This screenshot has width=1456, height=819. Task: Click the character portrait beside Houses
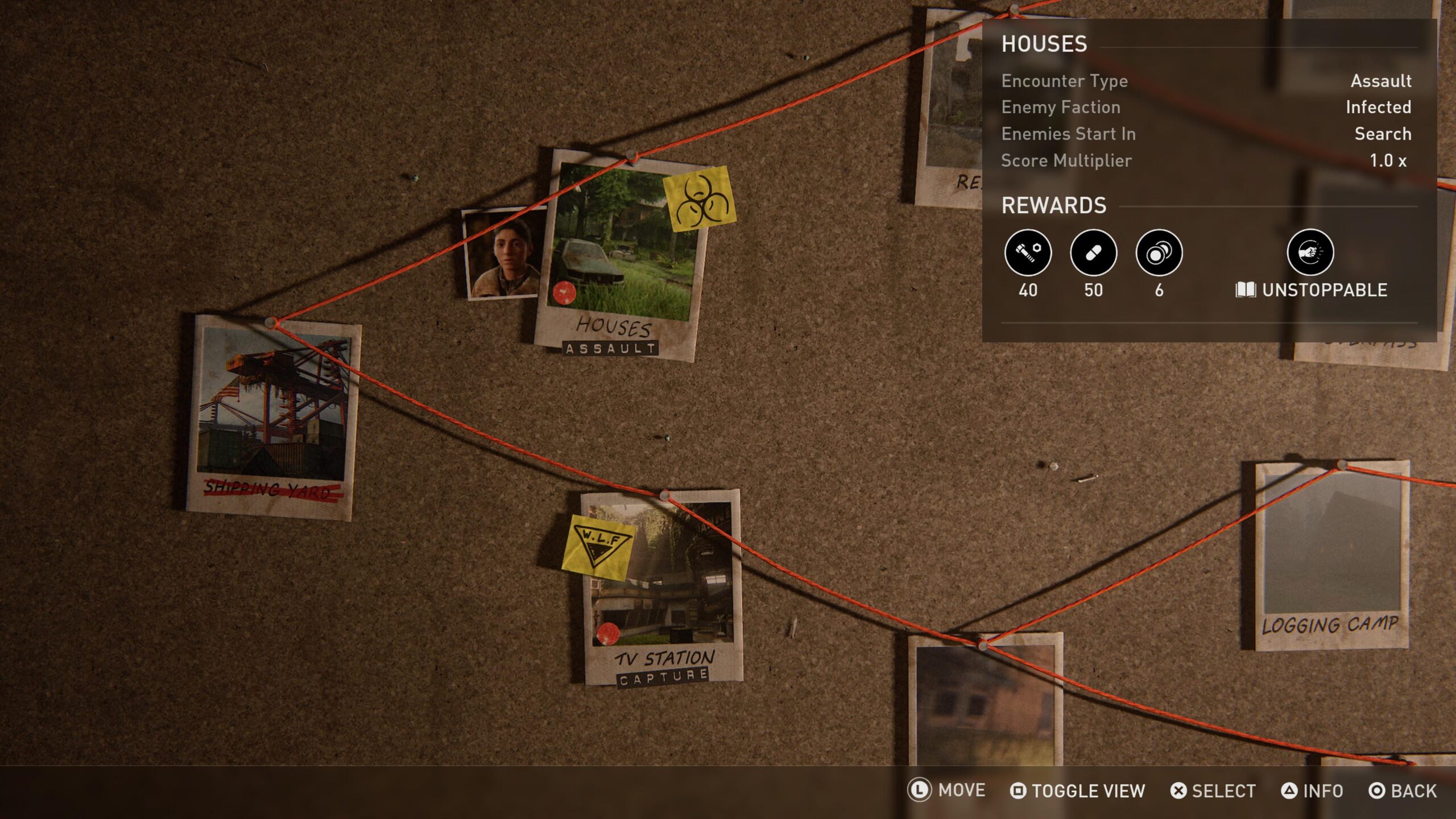pos(502,253)
